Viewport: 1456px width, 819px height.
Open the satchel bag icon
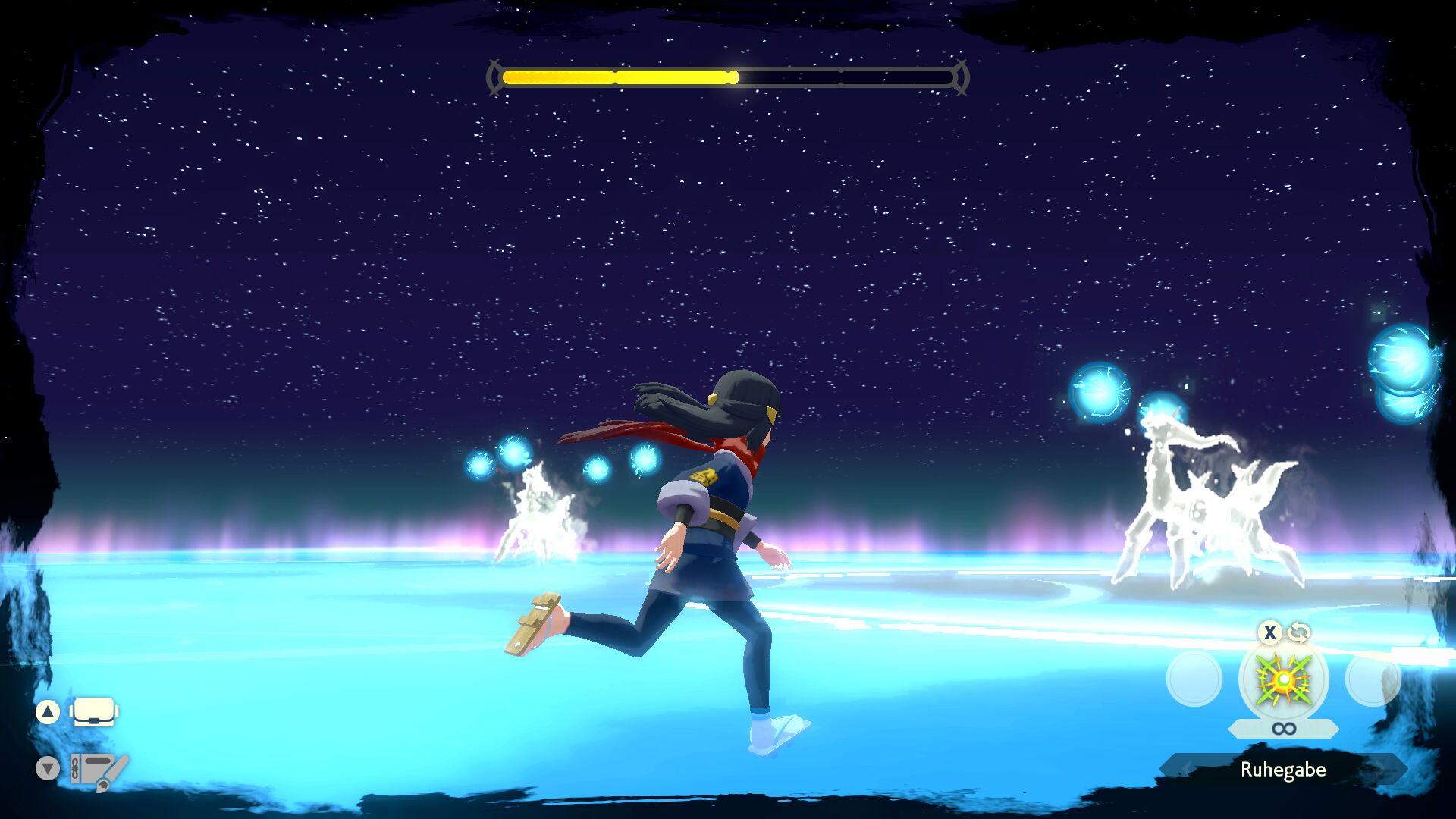pos(94,712)
